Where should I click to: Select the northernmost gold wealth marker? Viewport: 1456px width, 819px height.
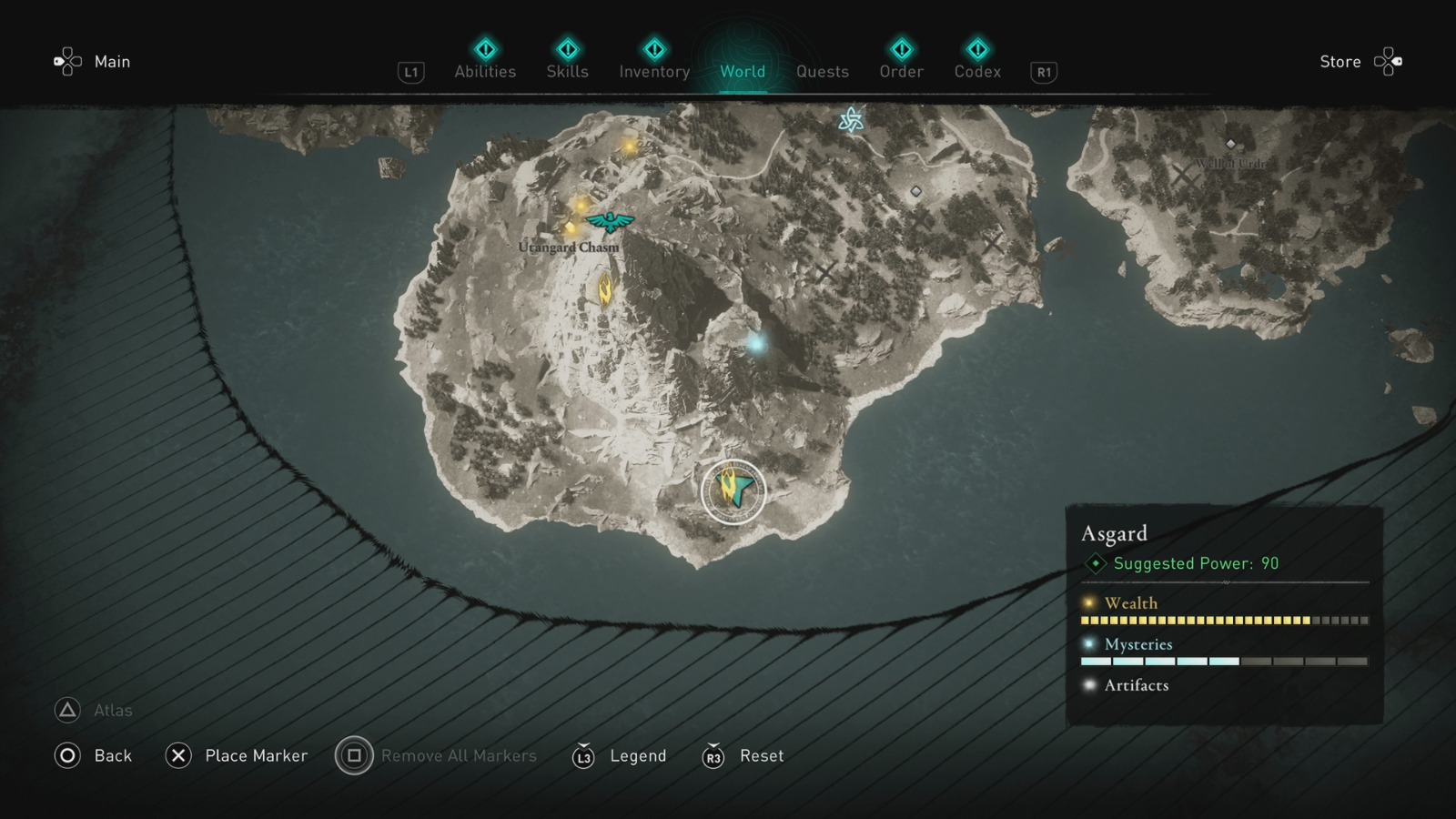tap(629, 146)
